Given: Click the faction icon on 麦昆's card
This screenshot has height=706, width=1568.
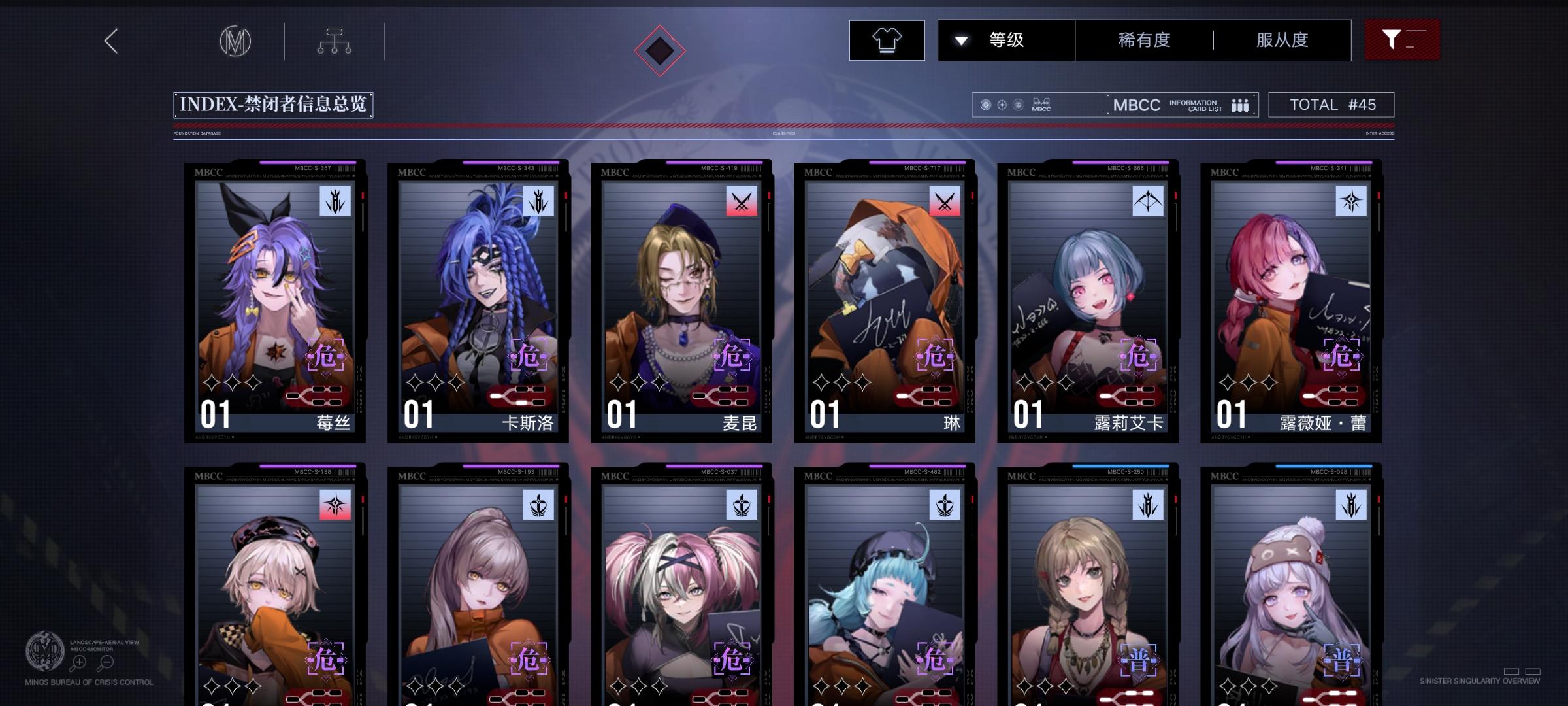Looking at the screenshot, I should [742, 202].
